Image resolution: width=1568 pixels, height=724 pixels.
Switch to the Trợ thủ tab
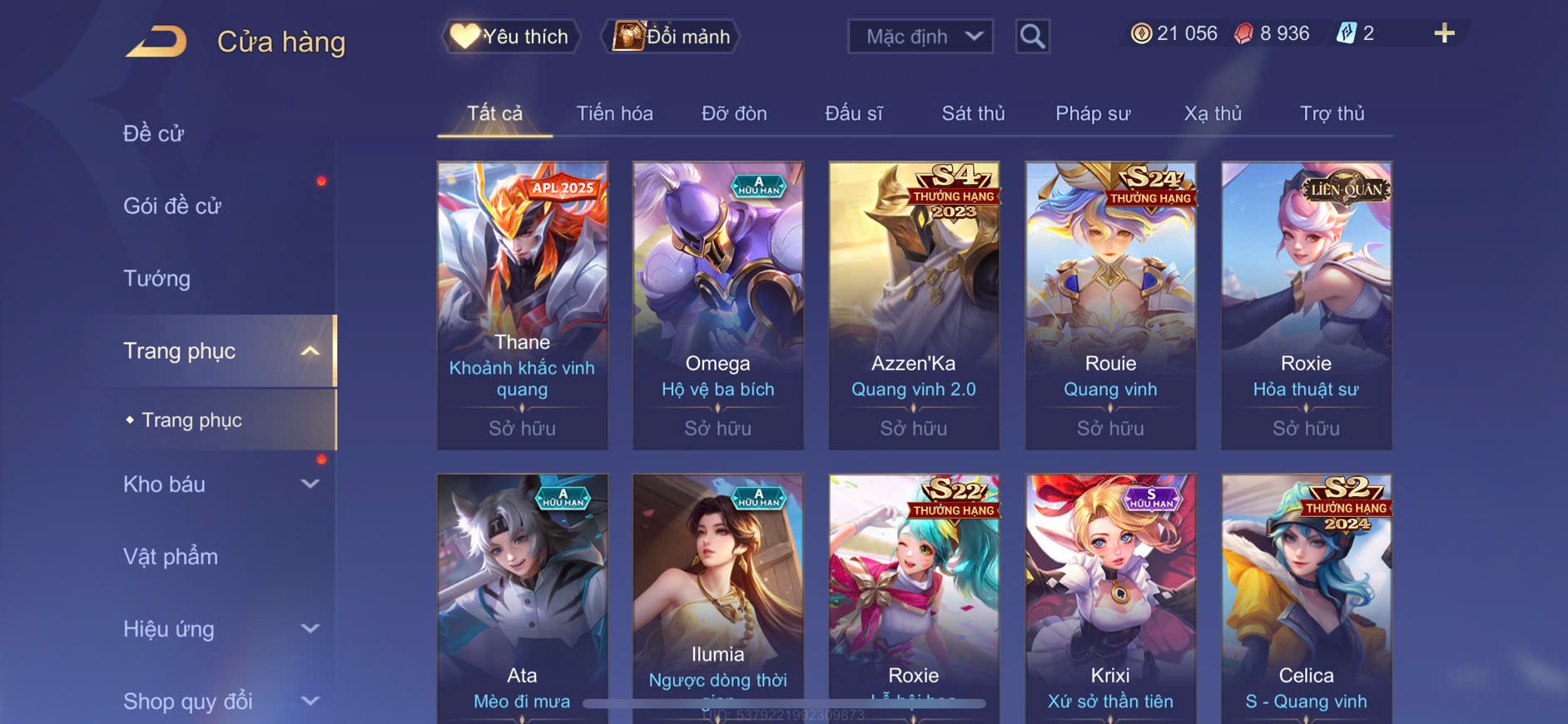click(x=1332, y=113)
